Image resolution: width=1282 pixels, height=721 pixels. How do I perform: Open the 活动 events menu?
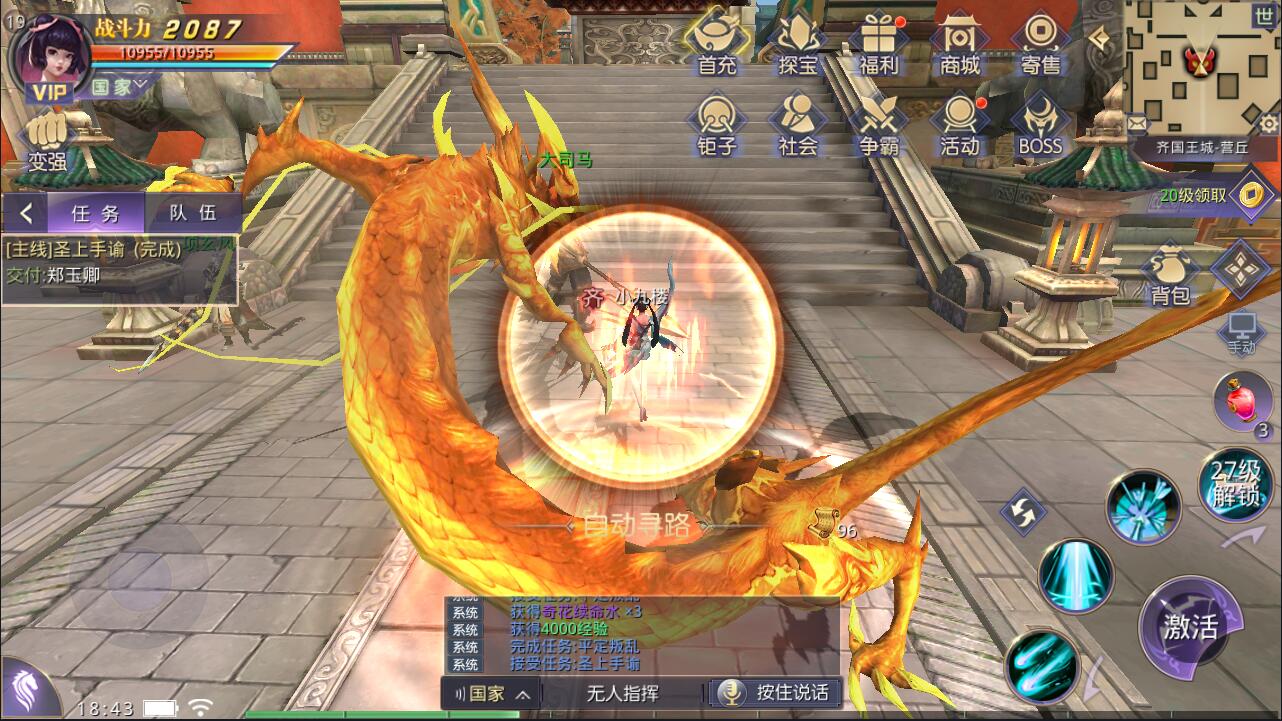[959, 125]
